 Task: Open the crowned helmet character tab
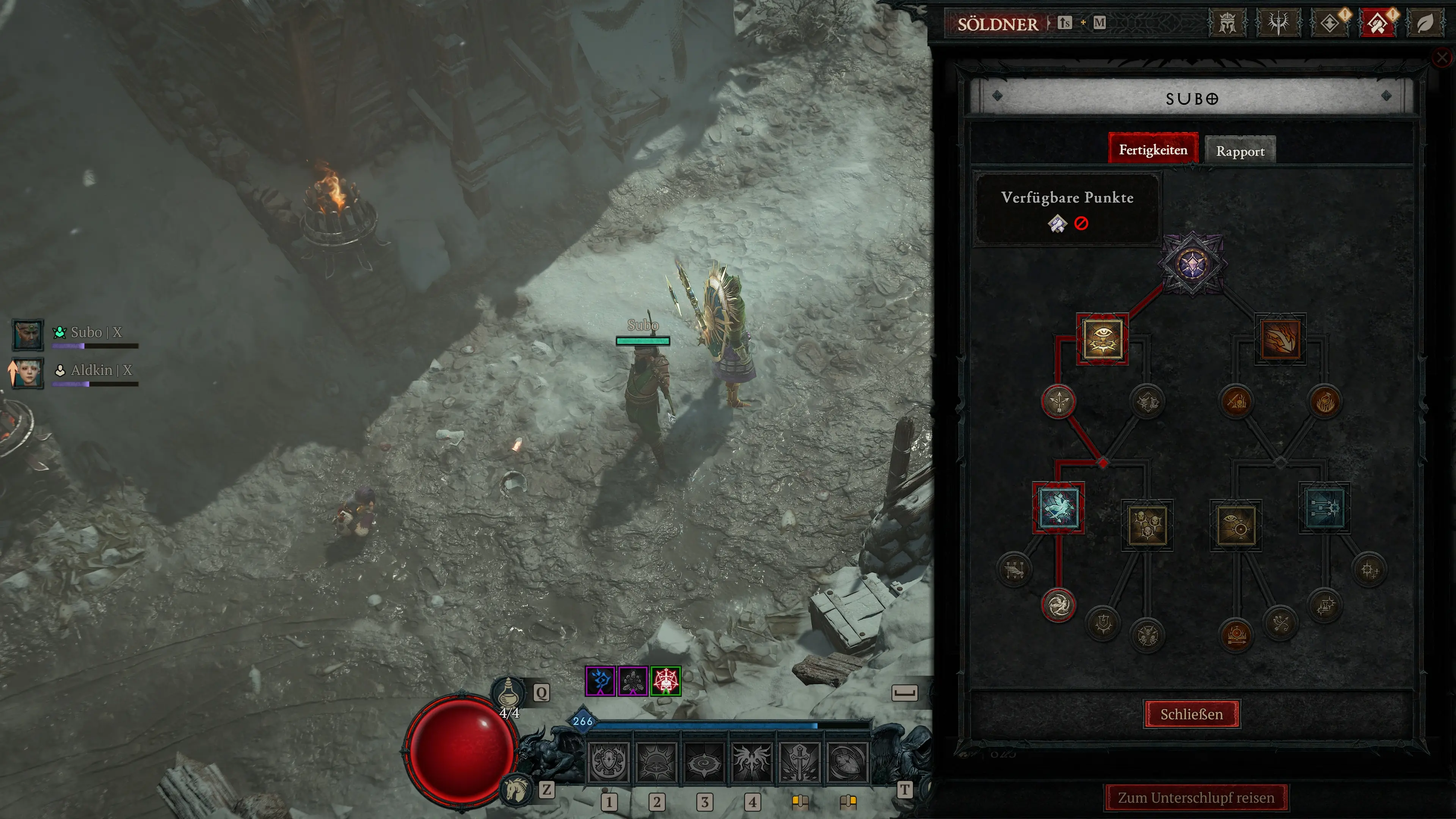click(x=1227, y=23)
